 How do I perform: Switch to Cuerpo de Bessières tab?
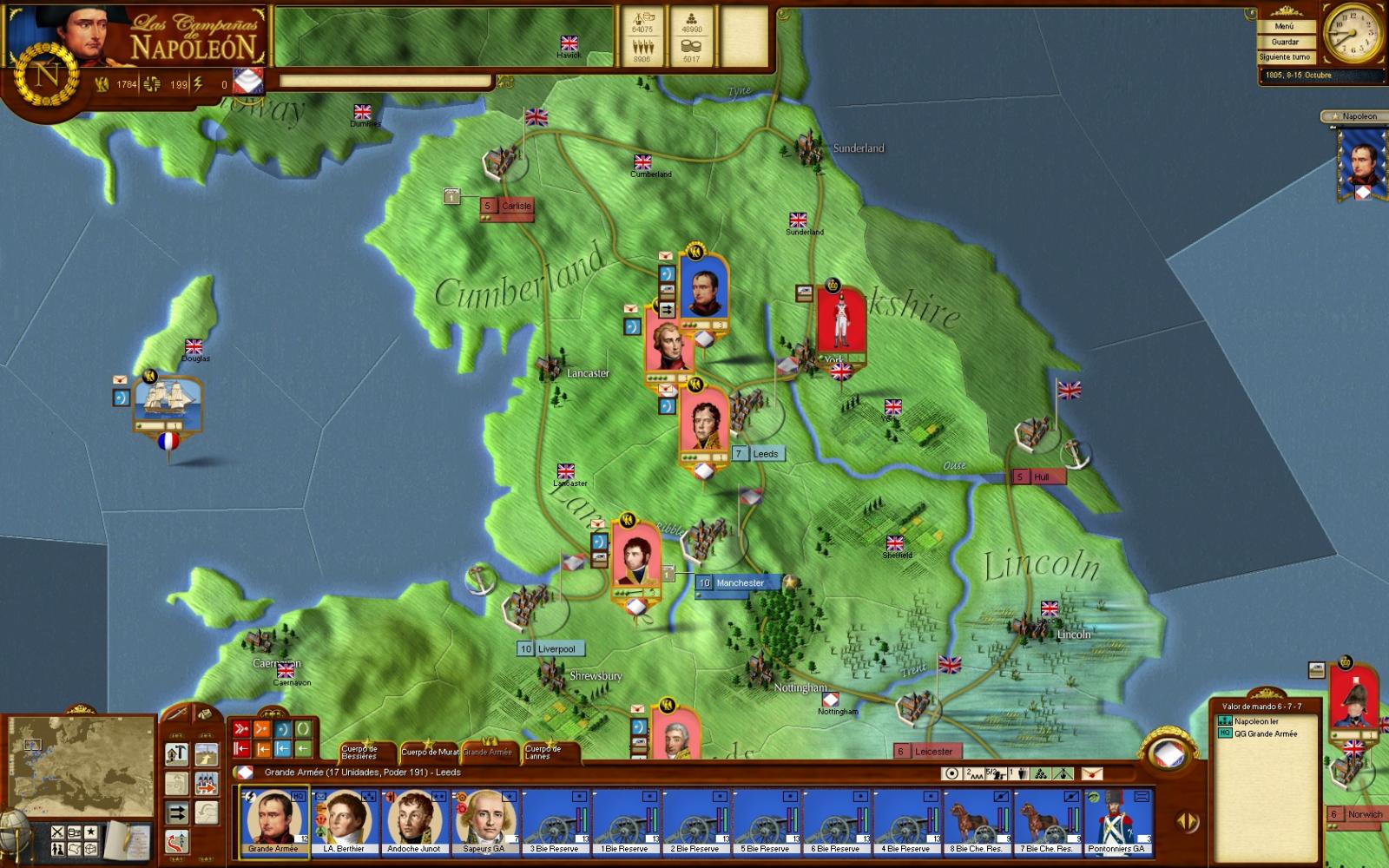coord(359,752)
